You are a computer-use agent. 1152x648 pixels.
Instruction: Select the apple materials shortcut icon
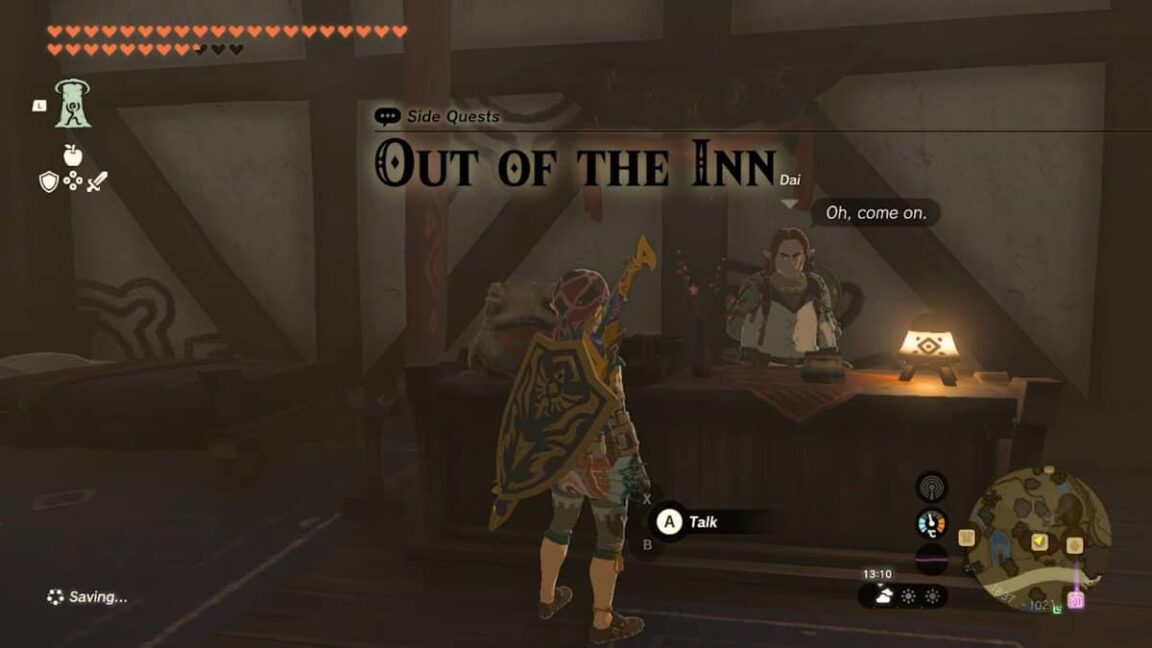[72, 155]
